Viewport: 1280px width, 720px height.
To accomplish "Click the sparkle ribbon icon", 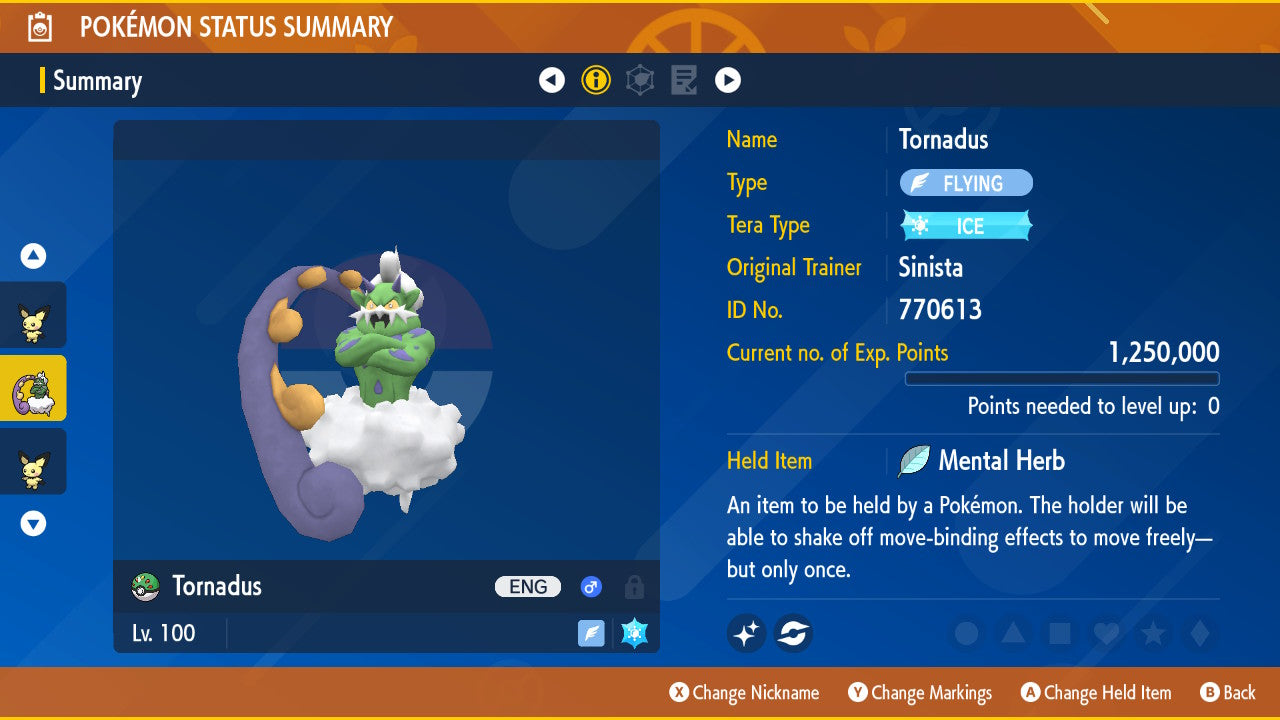I will (746, 633).
